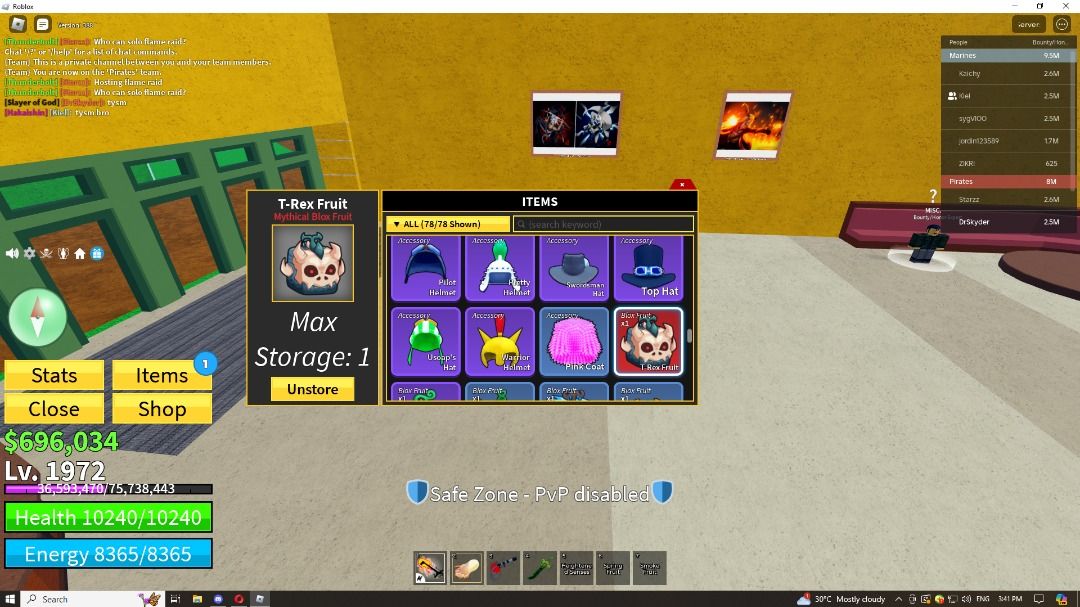Open the Shop menu
The image size is (1080, 607).
162,408
